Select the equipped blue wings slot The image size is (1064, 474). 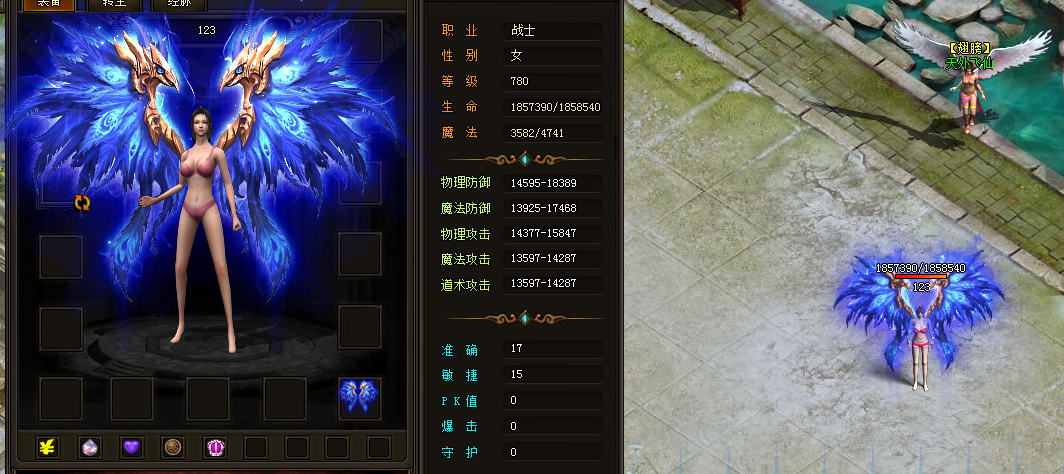(359, 398)
